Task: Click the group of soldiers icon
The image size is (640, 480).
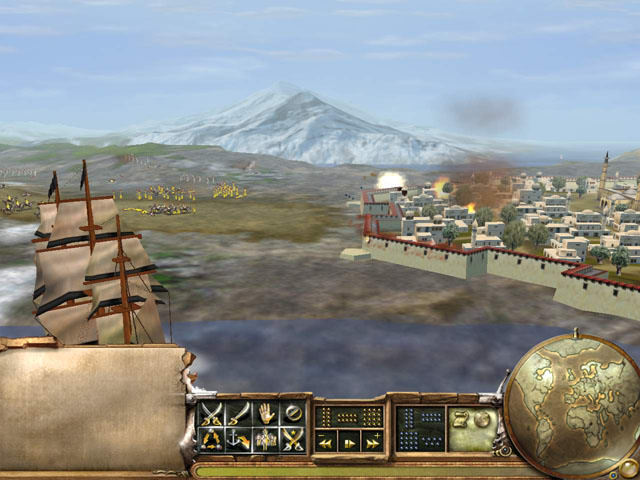Action: pyautogui.click(x=266, y=438)
